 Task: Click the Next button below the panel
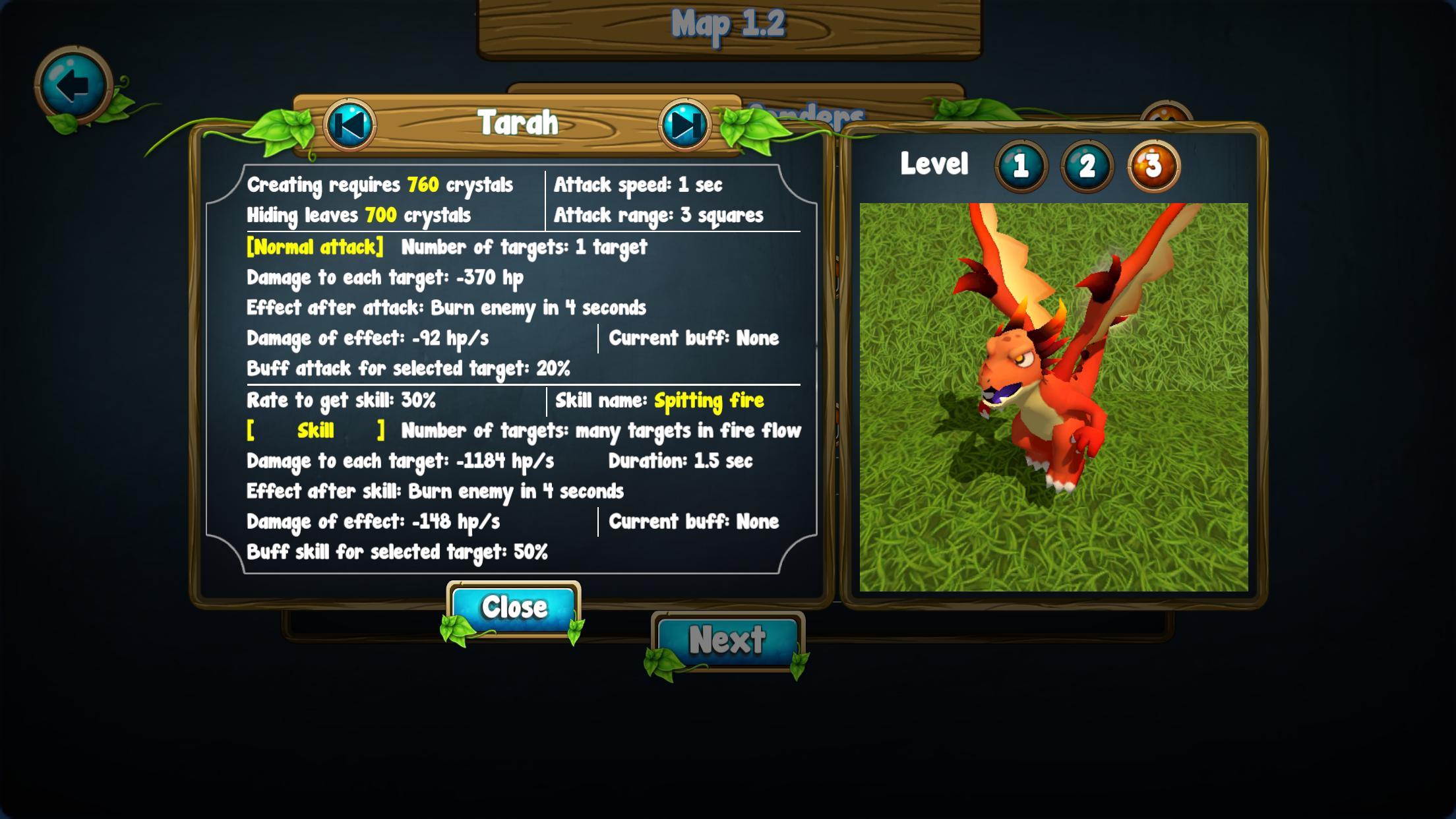coord(731,638)
